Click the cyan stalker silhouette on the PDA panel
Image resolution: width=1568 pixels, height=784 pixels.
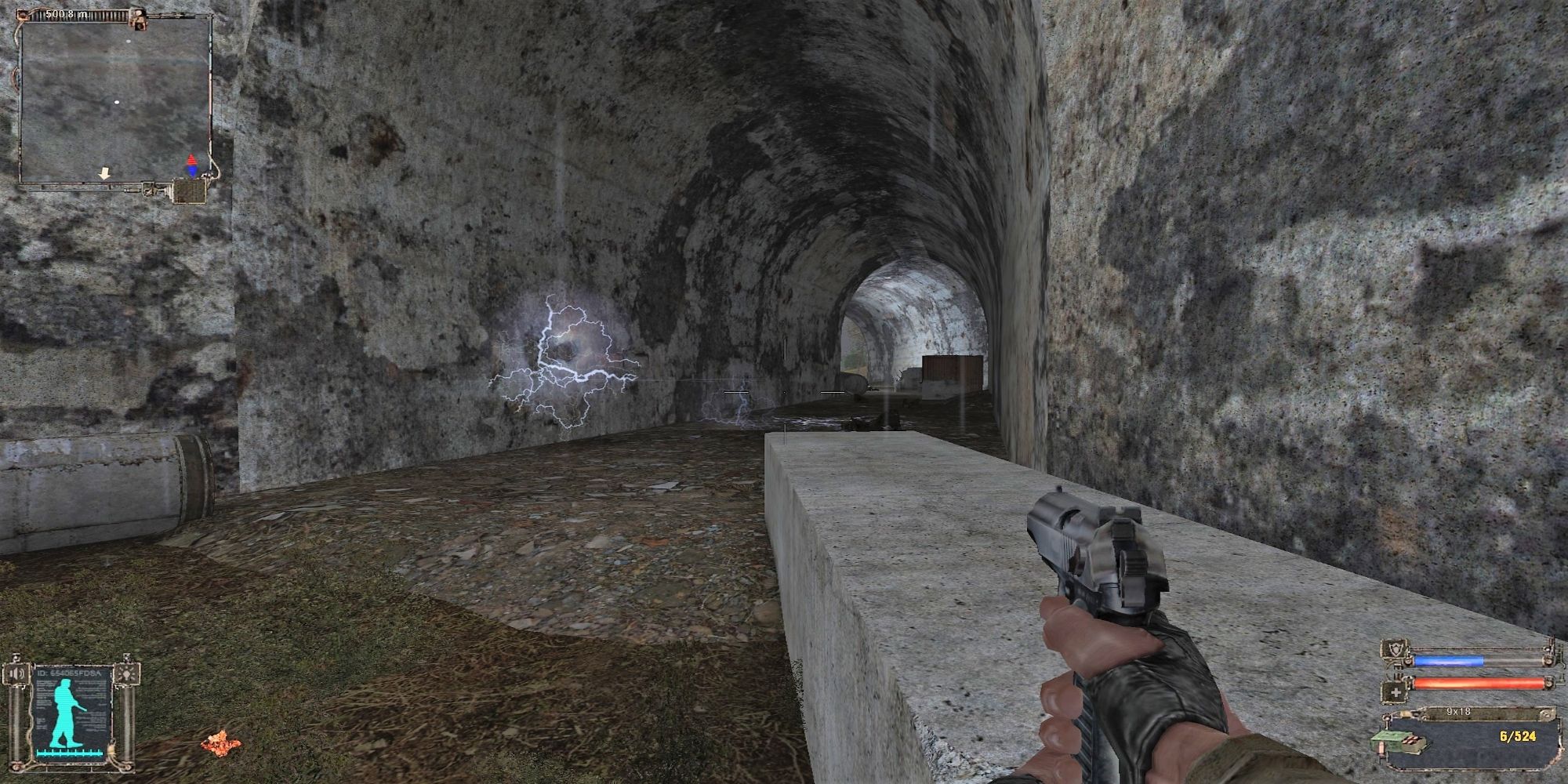pyautogui.click(x=64, y=711)
